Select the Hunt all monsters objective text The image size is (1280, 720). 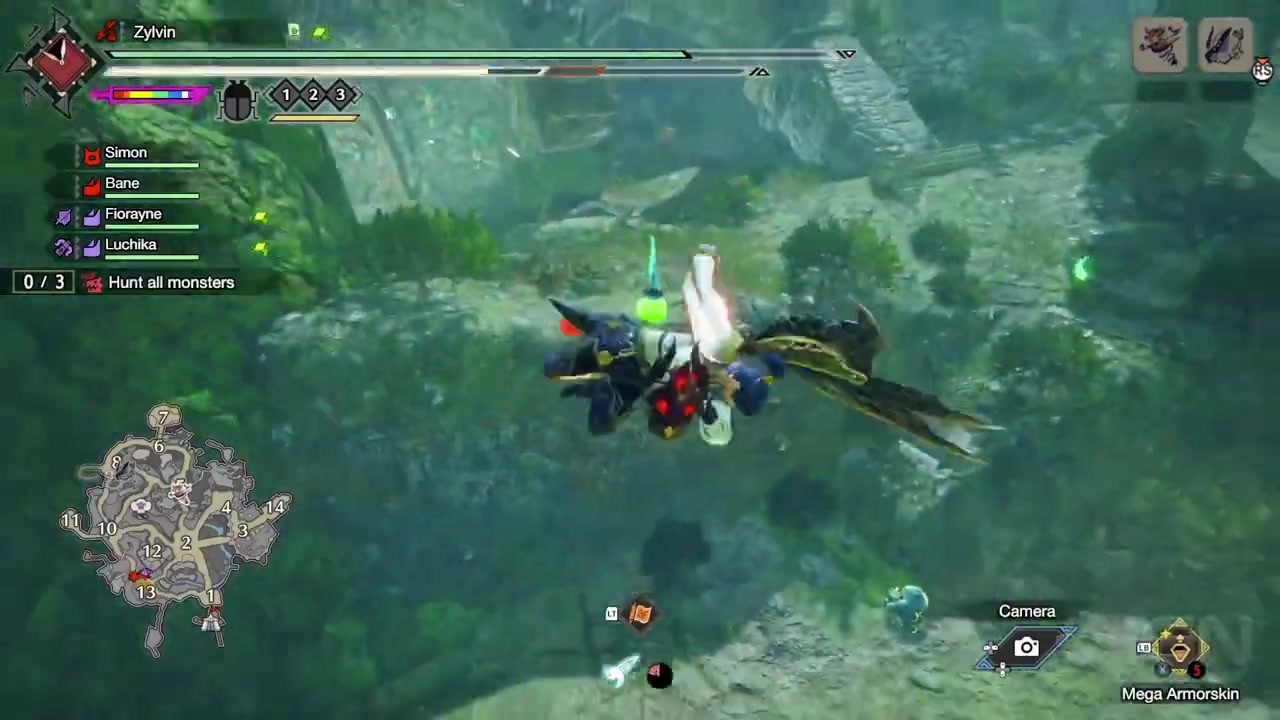click(x=171, y=282)
